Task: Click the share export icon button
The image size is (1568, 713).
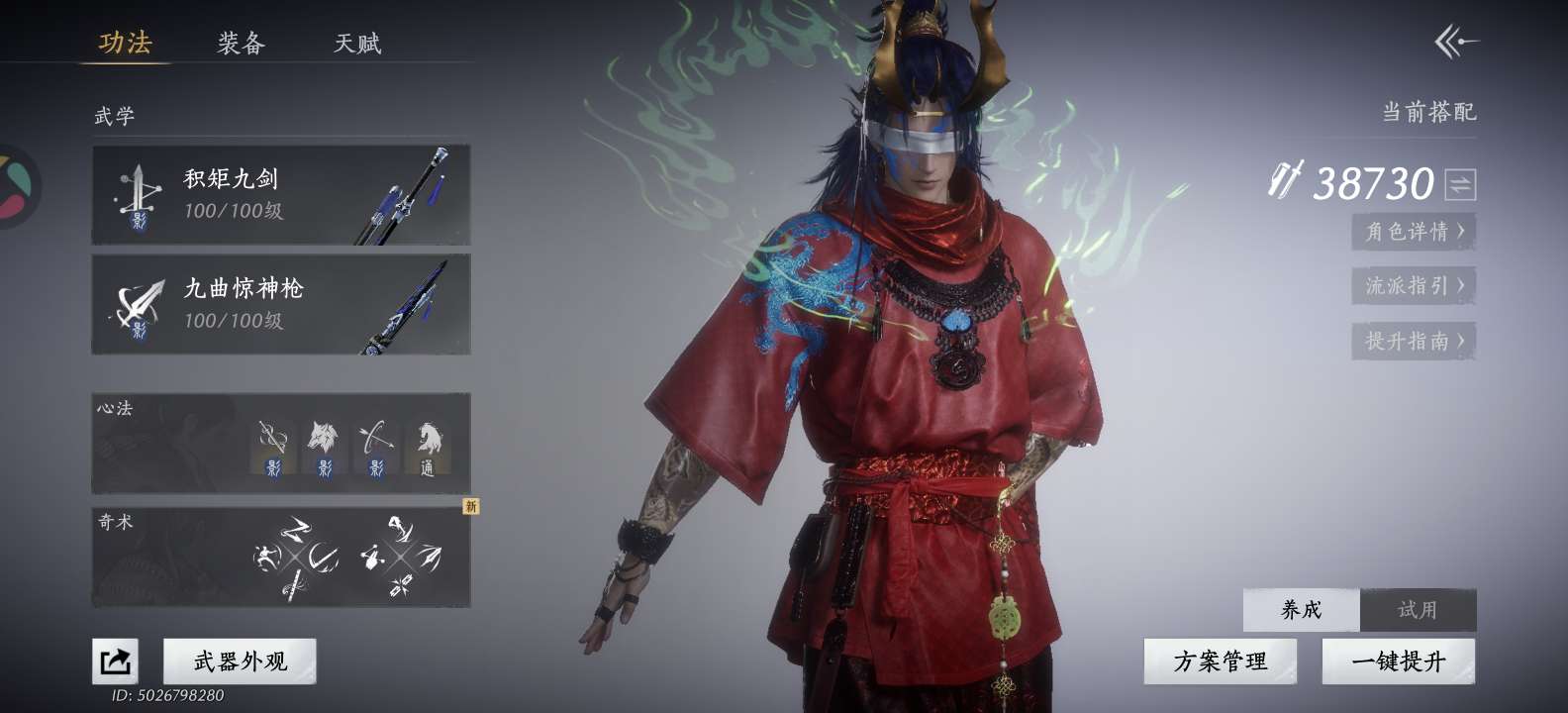Action: click(x=115, y=661)
